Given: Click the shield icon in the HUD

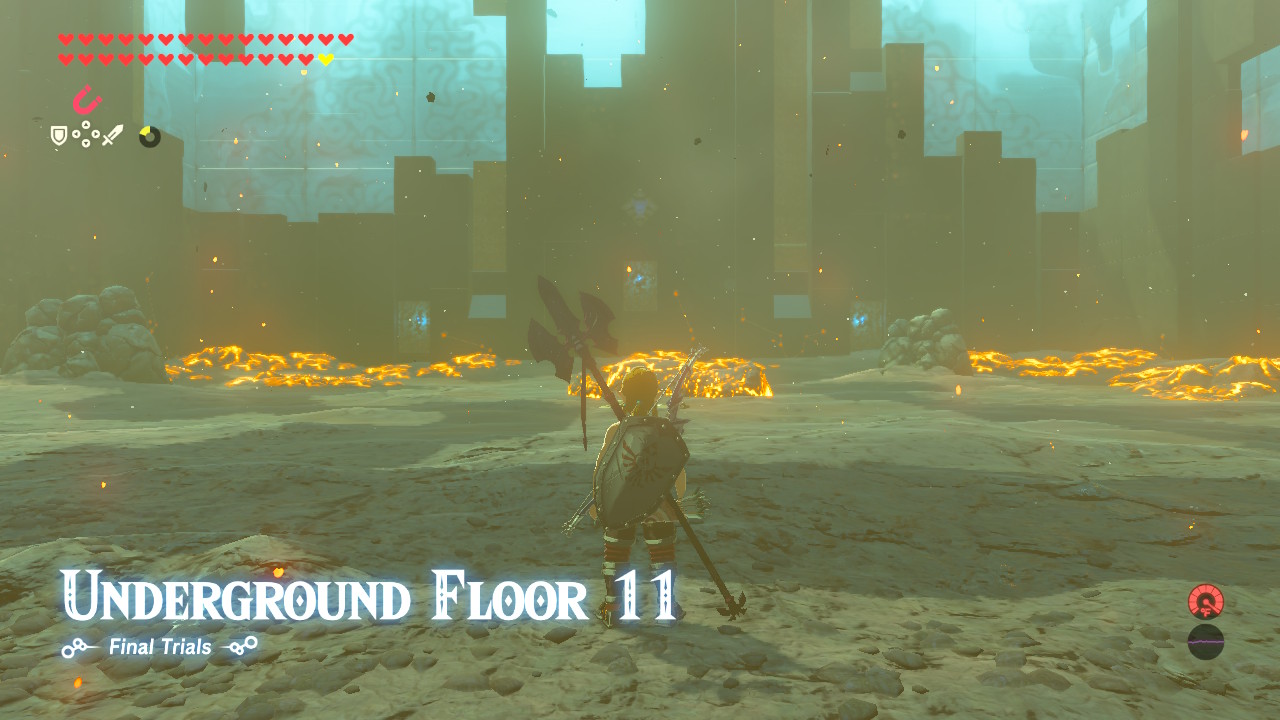Looking at the screenshot, I should tap(58, 135).
